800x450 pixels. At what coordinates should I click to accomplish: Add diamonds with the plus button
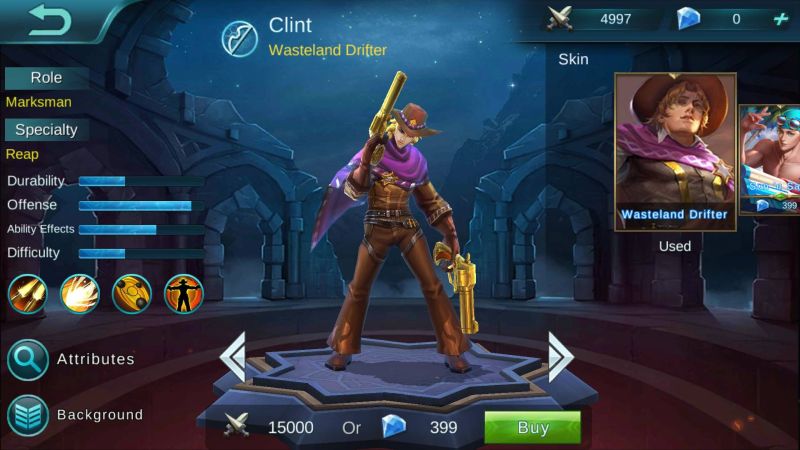(781, 19)
